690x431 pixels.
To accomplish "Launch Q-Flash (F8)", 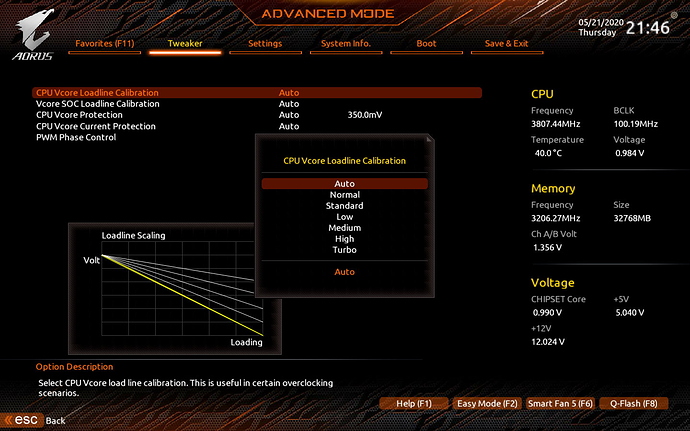I will click(633, 403).
